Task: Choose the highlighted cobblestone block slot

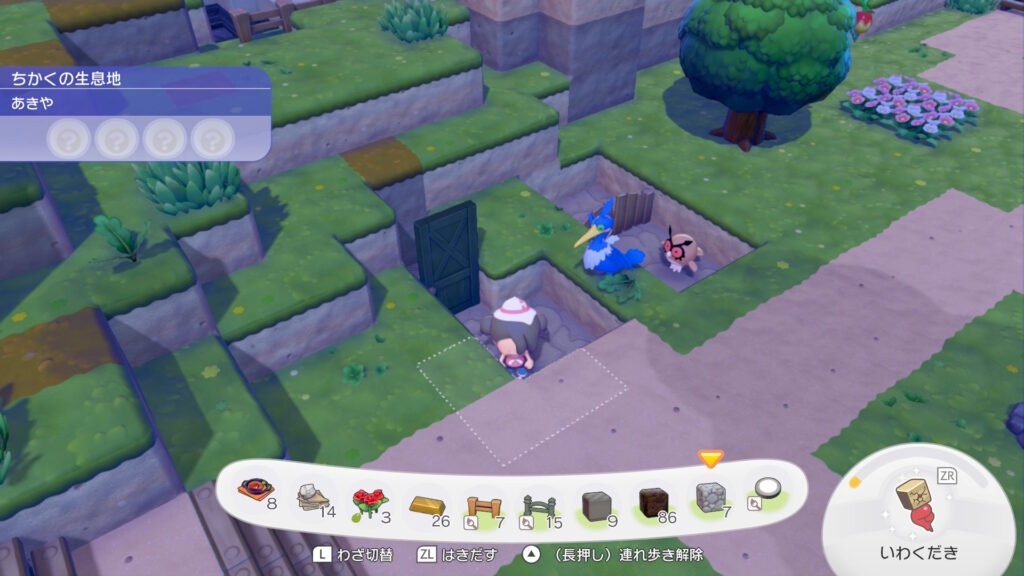Action: coord(710,496)
